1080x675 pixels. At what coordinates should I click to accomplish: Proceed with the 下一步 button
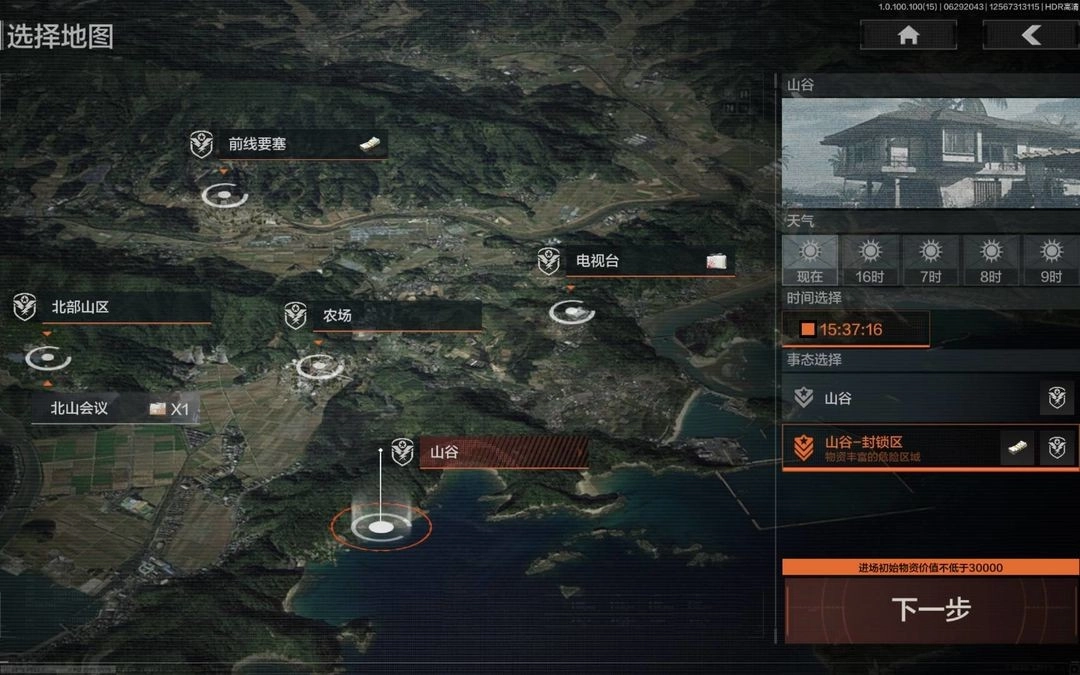pyautogui.click(x=931, y=609)
